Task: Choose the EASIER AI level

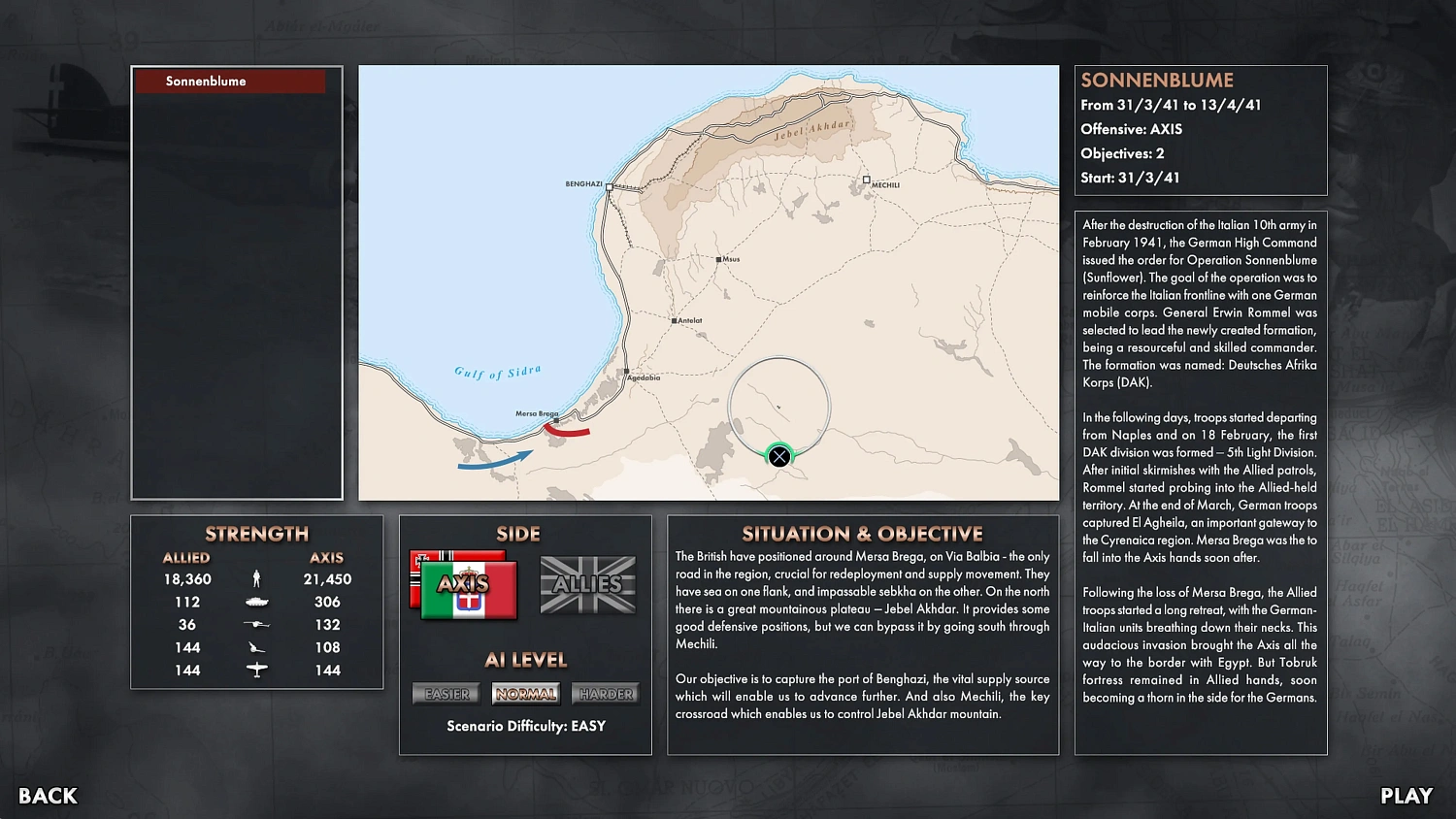Action: [x=446, y=693]
